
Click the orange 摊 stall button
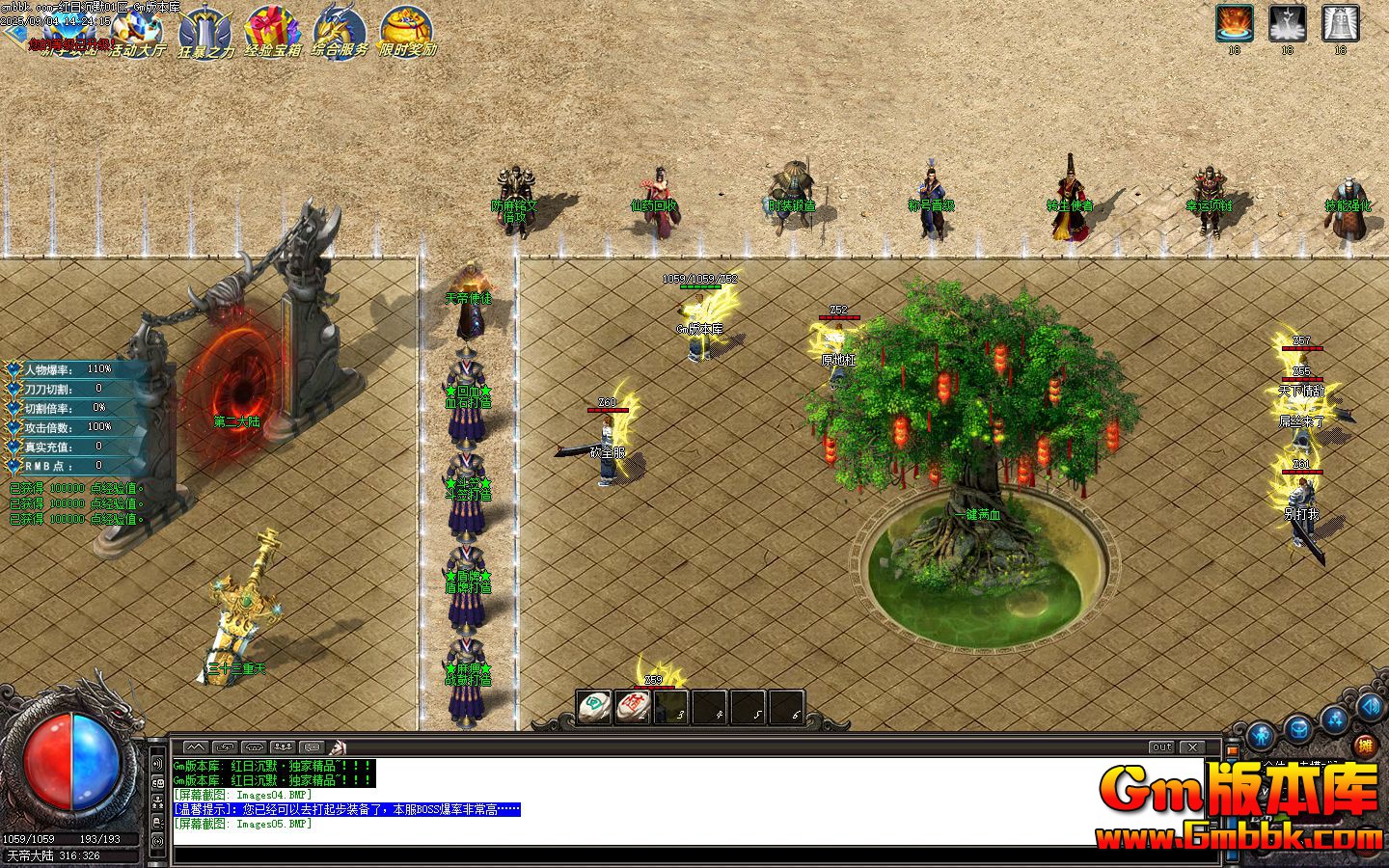(x=1365, y=746)
